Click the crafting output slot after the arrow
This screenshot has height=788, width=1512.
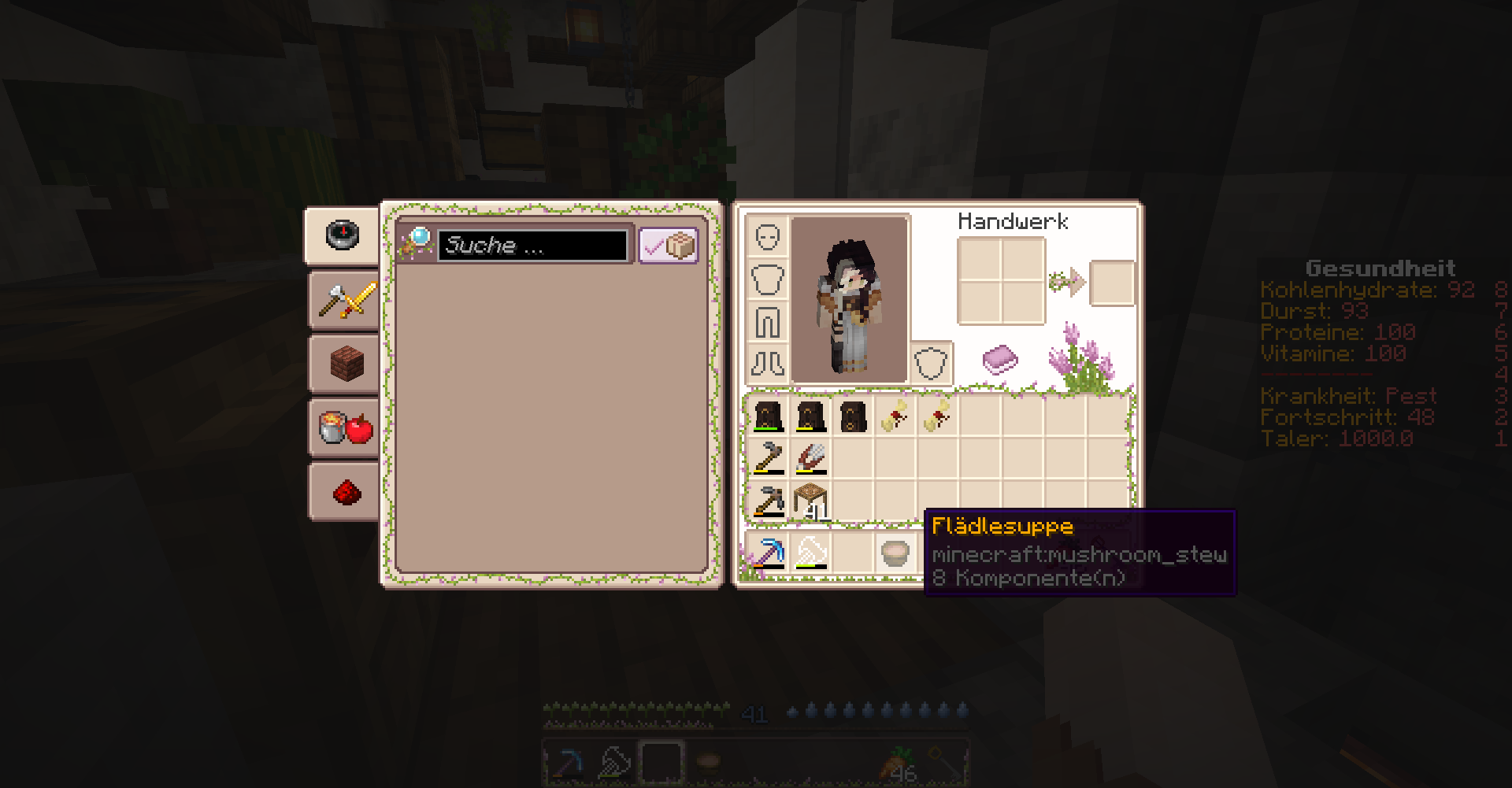[1112, 283]
